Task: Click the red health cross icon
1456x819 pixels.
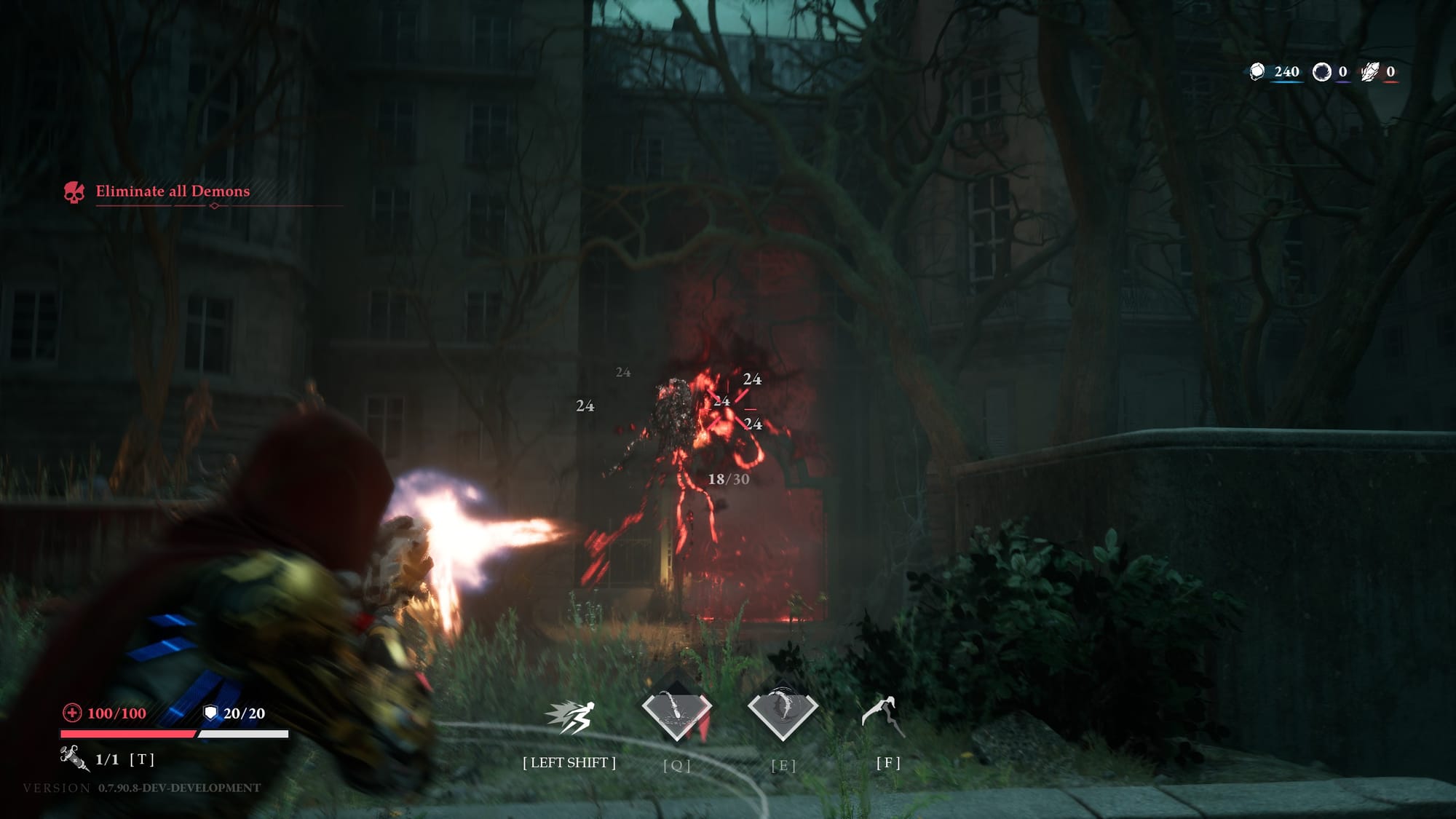Action: pos(72,713)
